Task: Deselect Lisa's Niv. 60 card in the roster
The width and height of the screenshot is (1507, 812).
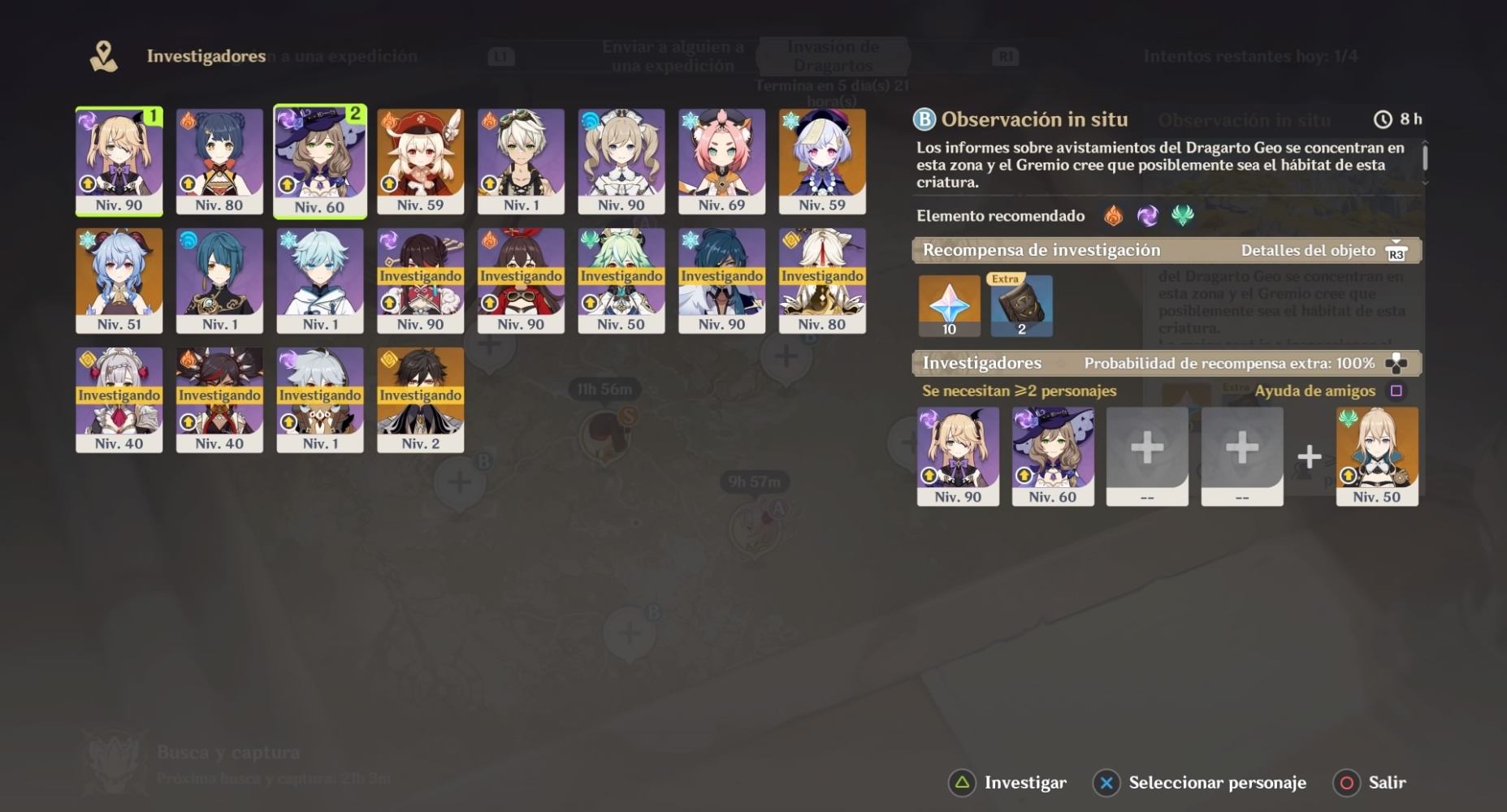Action: pyautogui.click(x=320, y=161)
